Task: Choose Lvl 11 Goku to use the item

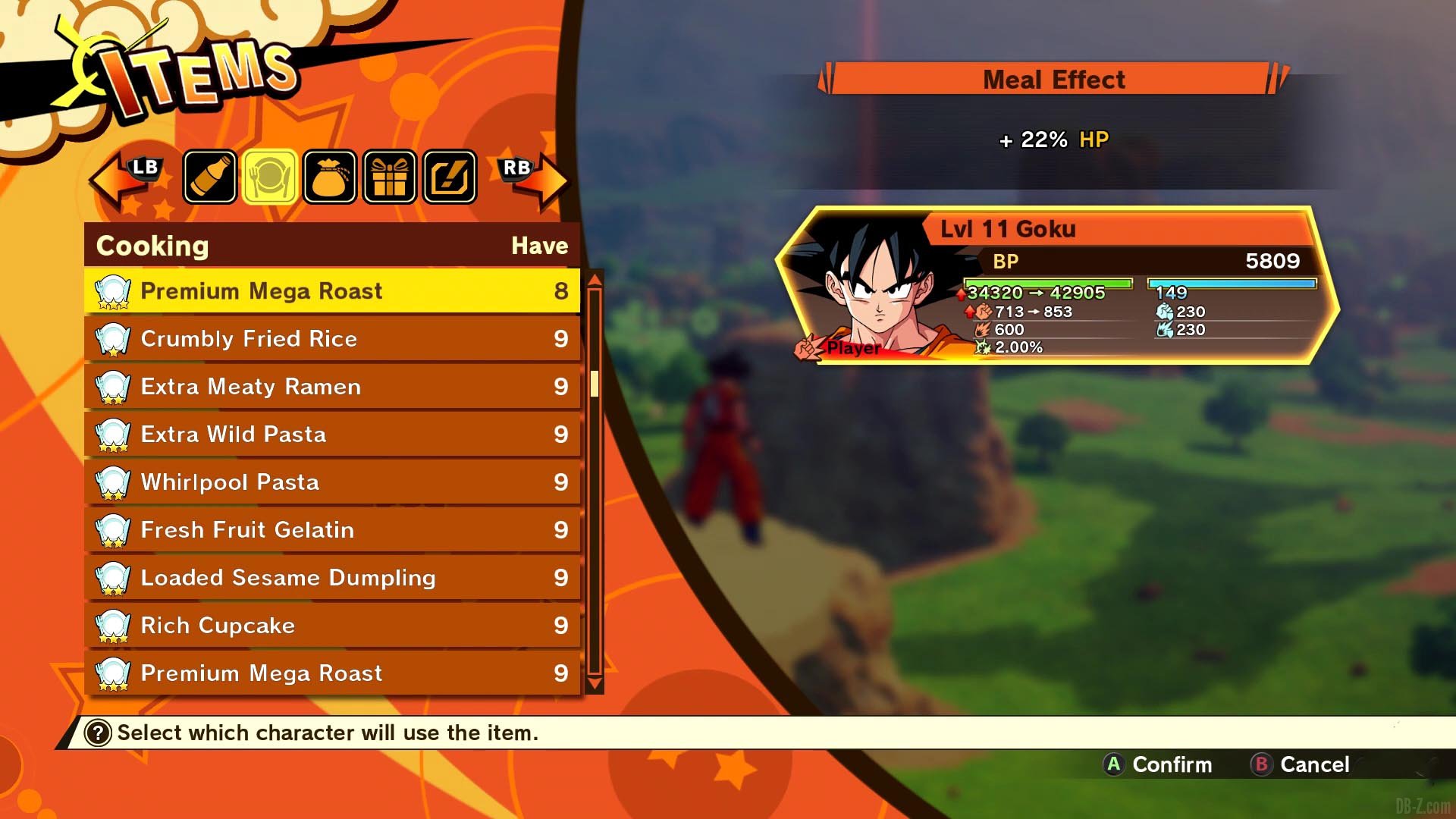Action: click(x=1057, y=286)
